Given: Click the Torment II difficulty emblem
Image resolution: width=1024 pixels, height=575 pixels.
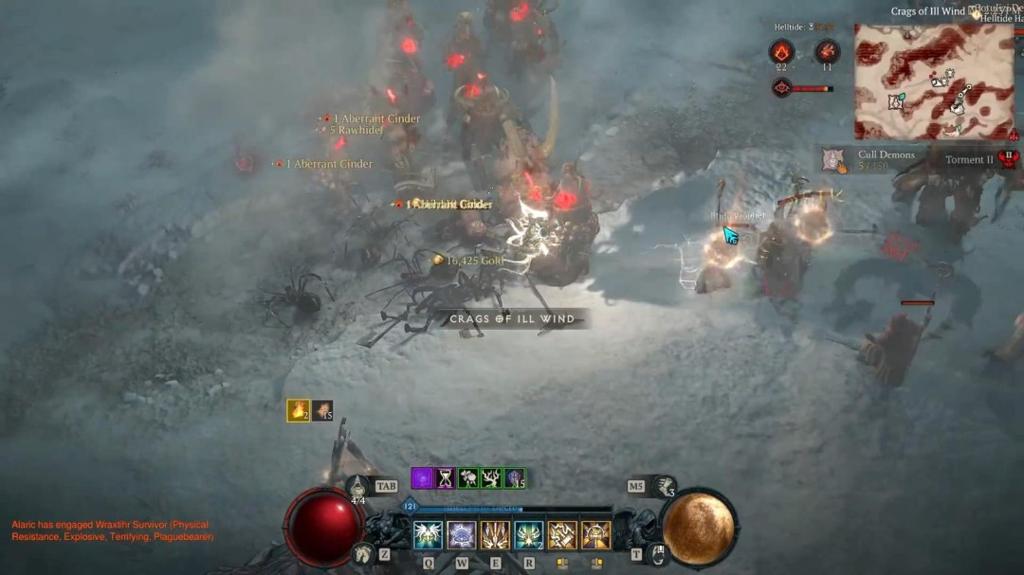Looking at the screenshot, I should pos(1008,159).
